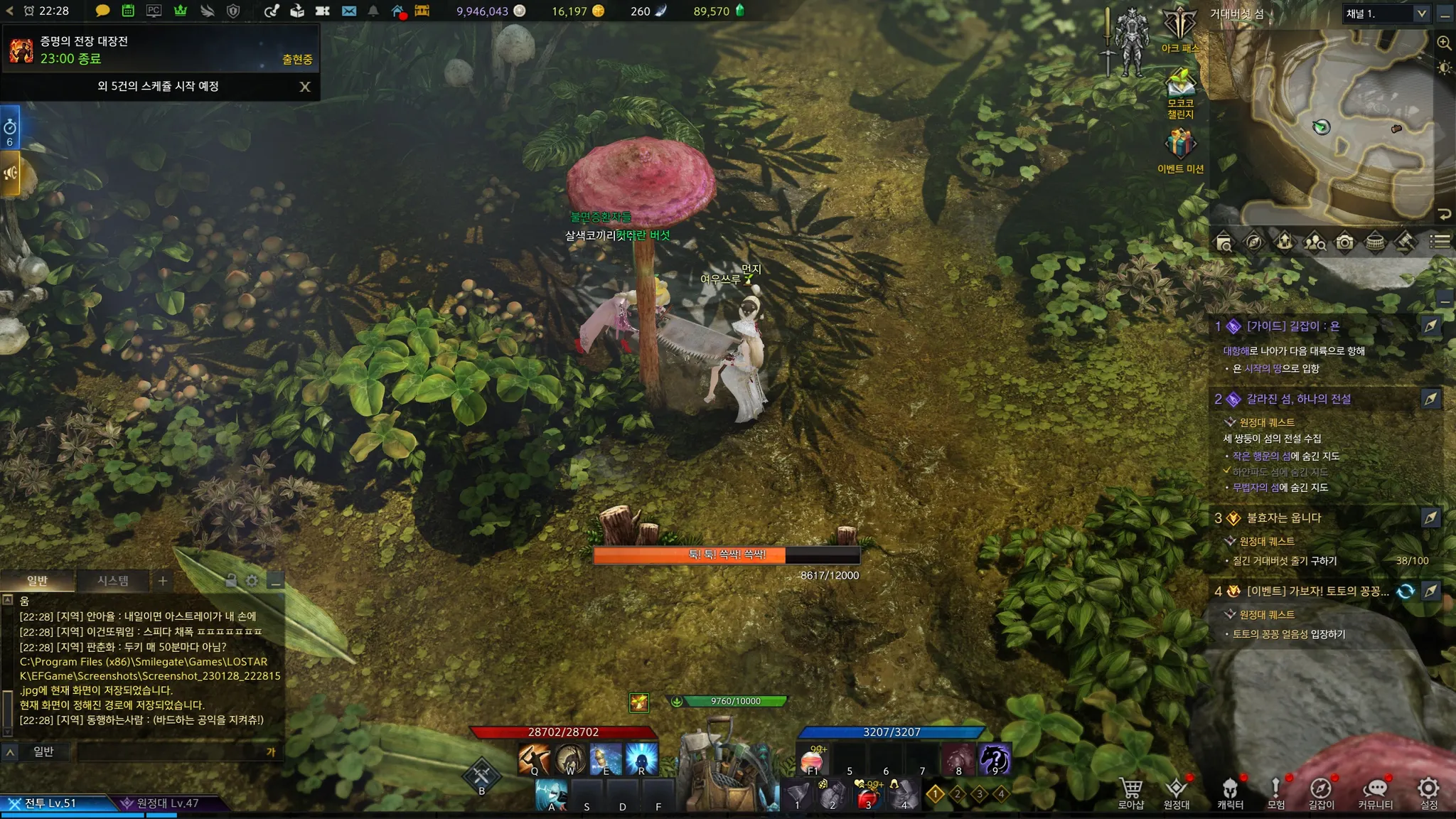Open the 모코코 챌린지 icon
Viewport: 1456px width, 819px height.
[x=1180, y=88]
